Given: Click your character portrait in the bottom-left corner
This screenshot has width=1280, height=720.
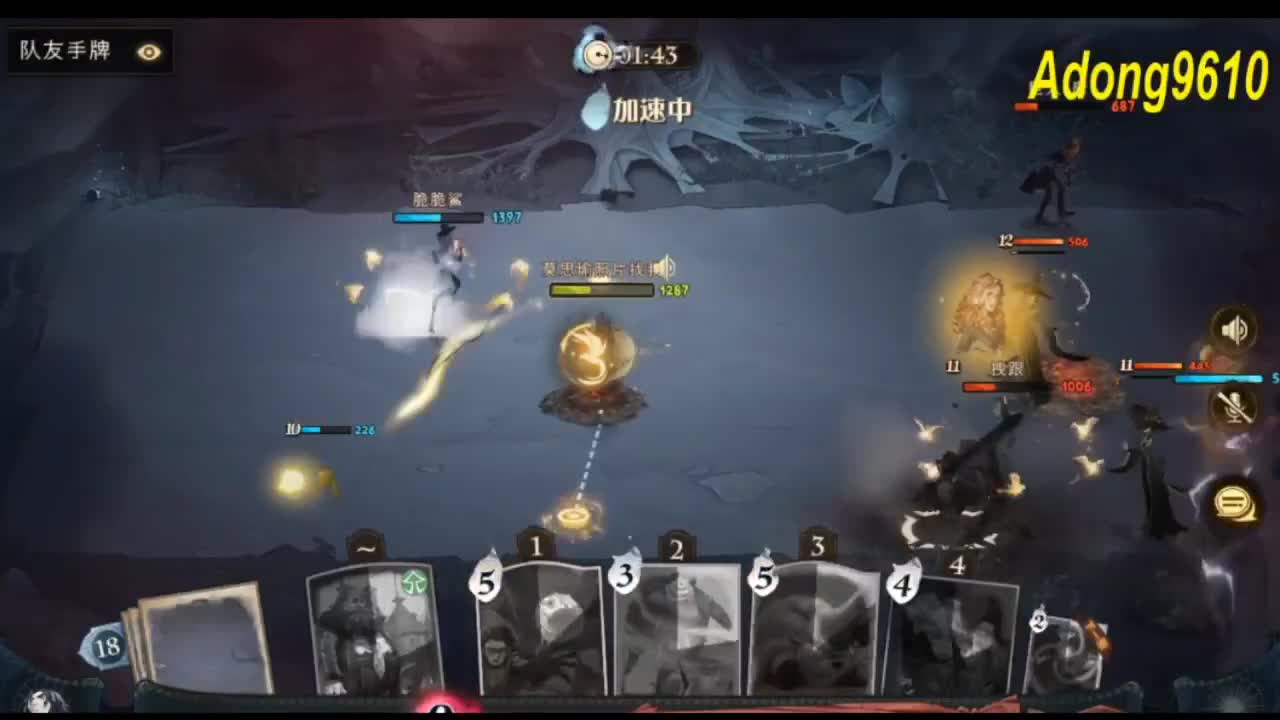Looking at the screenshot, I should click(40, 700).
